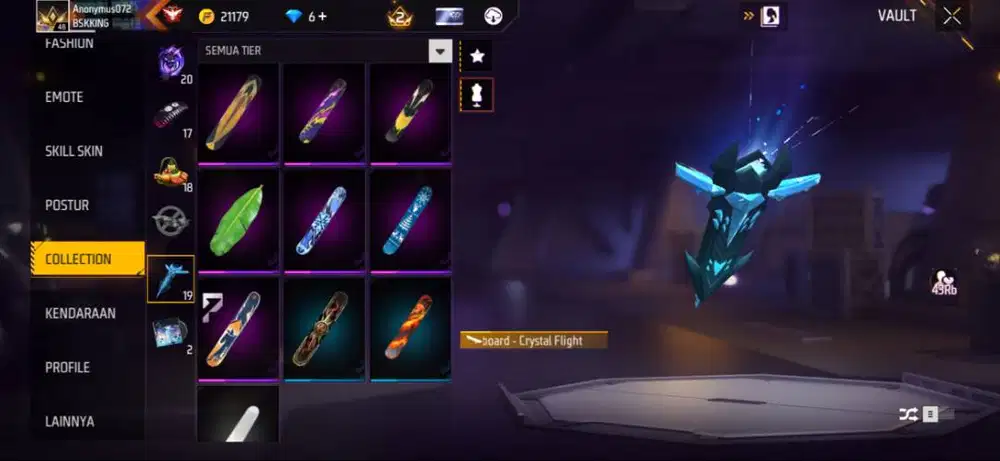Viewport: 1000px width, 461px height.
Task: Pick the surfboard with the 7 badge
Action: (x=238, y=328)
